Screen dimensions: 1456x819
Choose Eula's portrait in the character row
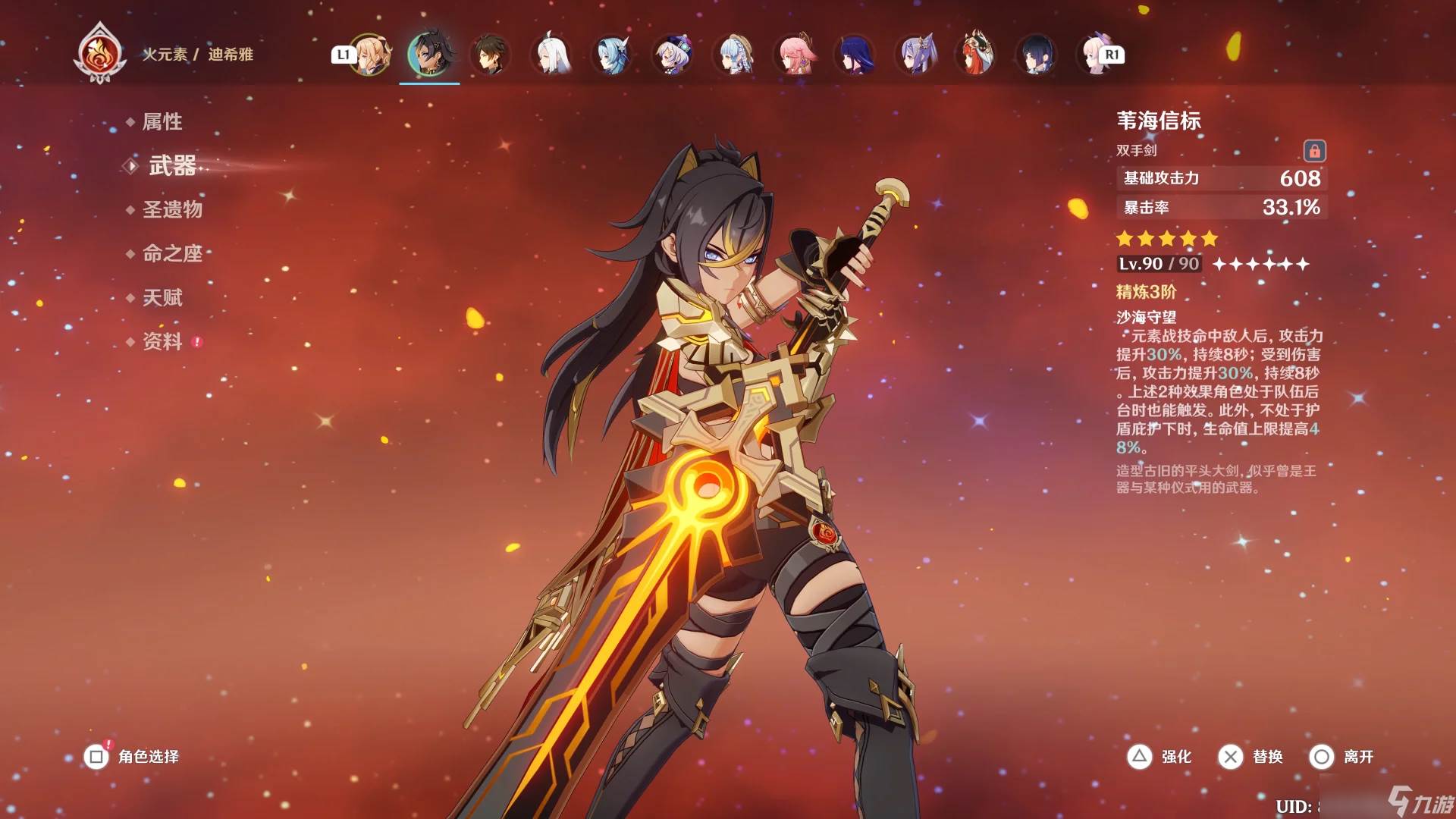click(612, 55)
